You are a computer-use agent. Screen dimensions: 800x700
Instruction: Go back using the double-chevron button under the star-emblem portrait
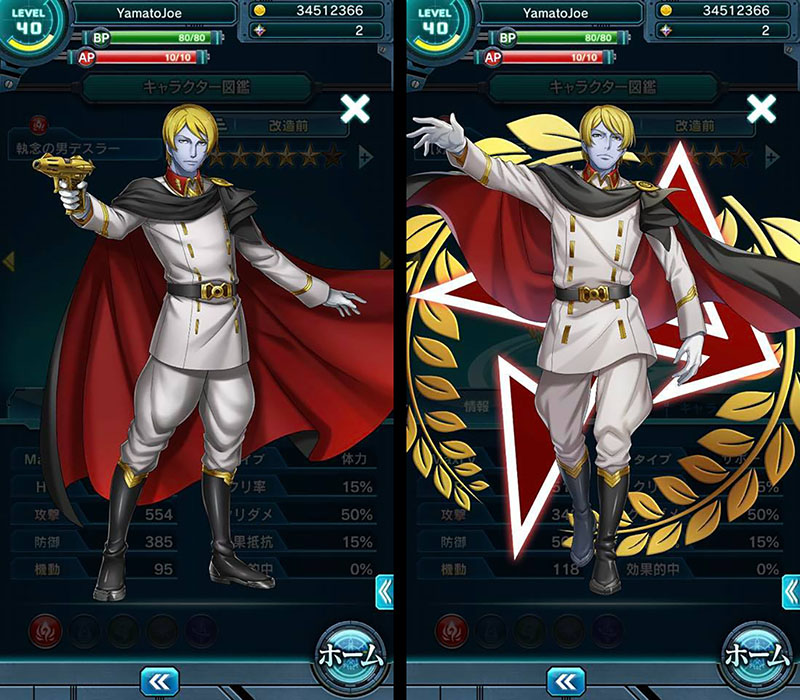coord(566,681)
